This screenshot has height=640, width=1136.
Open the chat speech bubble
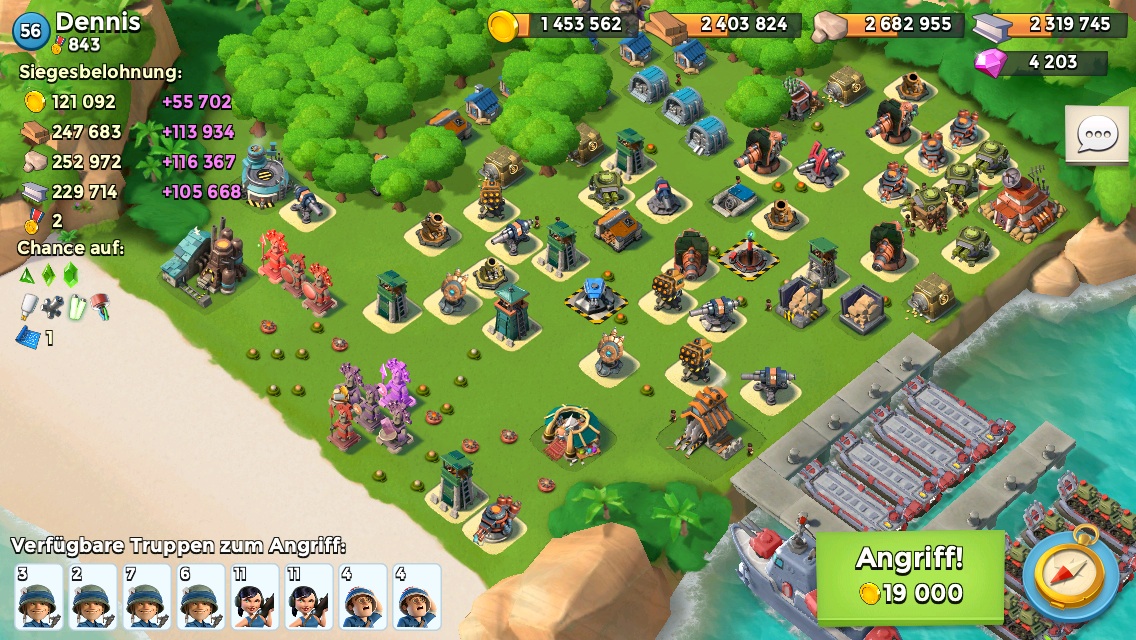pos(1096,134)
